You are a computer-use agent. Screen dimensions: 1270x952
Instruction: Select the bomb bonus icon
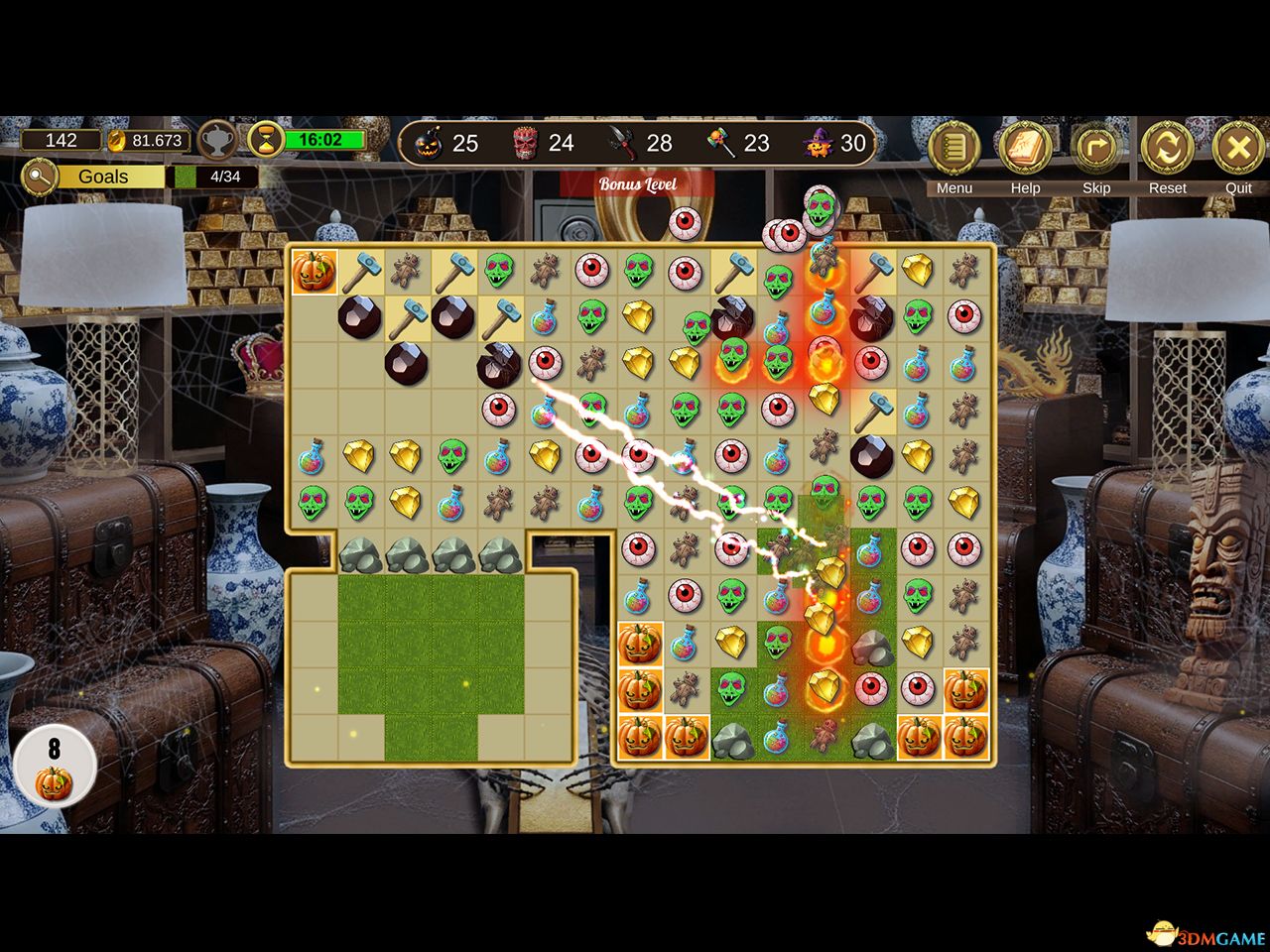[x=429, y=143]
